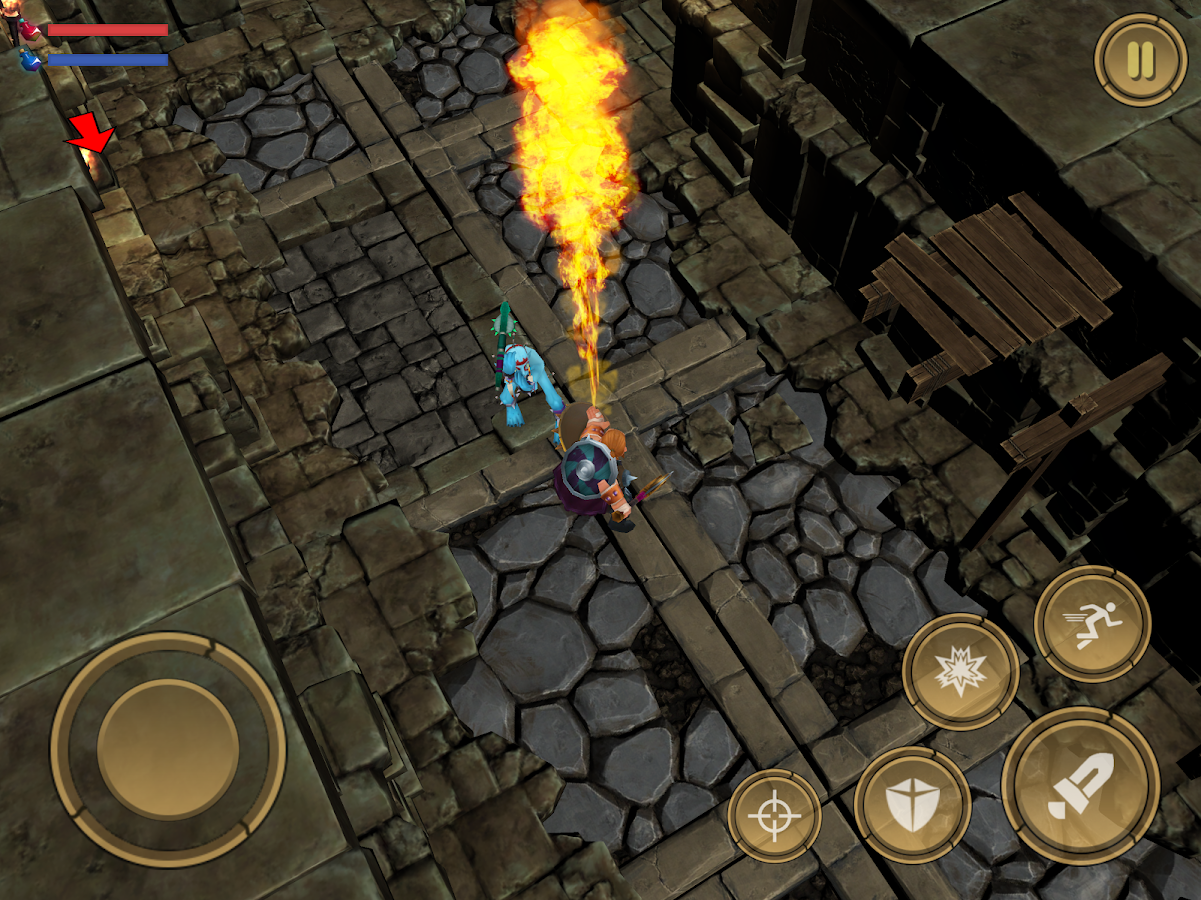This screenshot has width=1201, height=900.
Task: Trigger the burst explosion special skill
Action: (960, 672)
